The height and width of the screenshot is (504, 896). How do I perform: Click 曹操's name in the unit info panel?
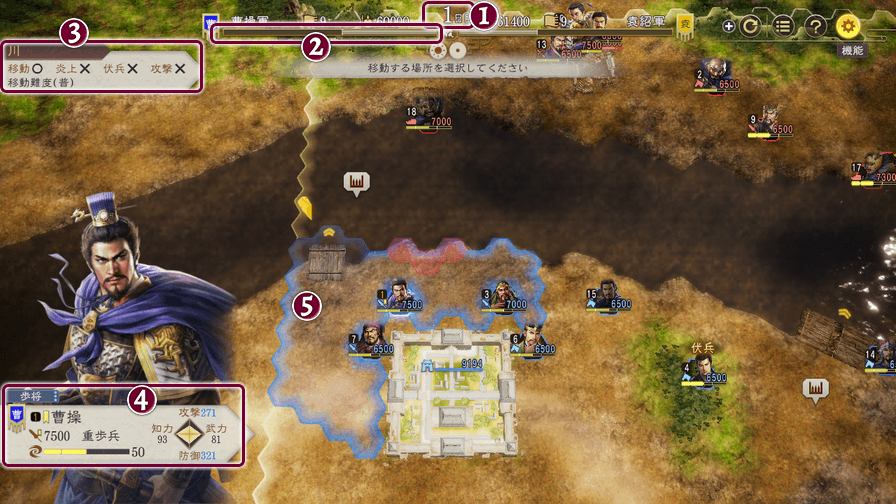(x=70, y=415)
